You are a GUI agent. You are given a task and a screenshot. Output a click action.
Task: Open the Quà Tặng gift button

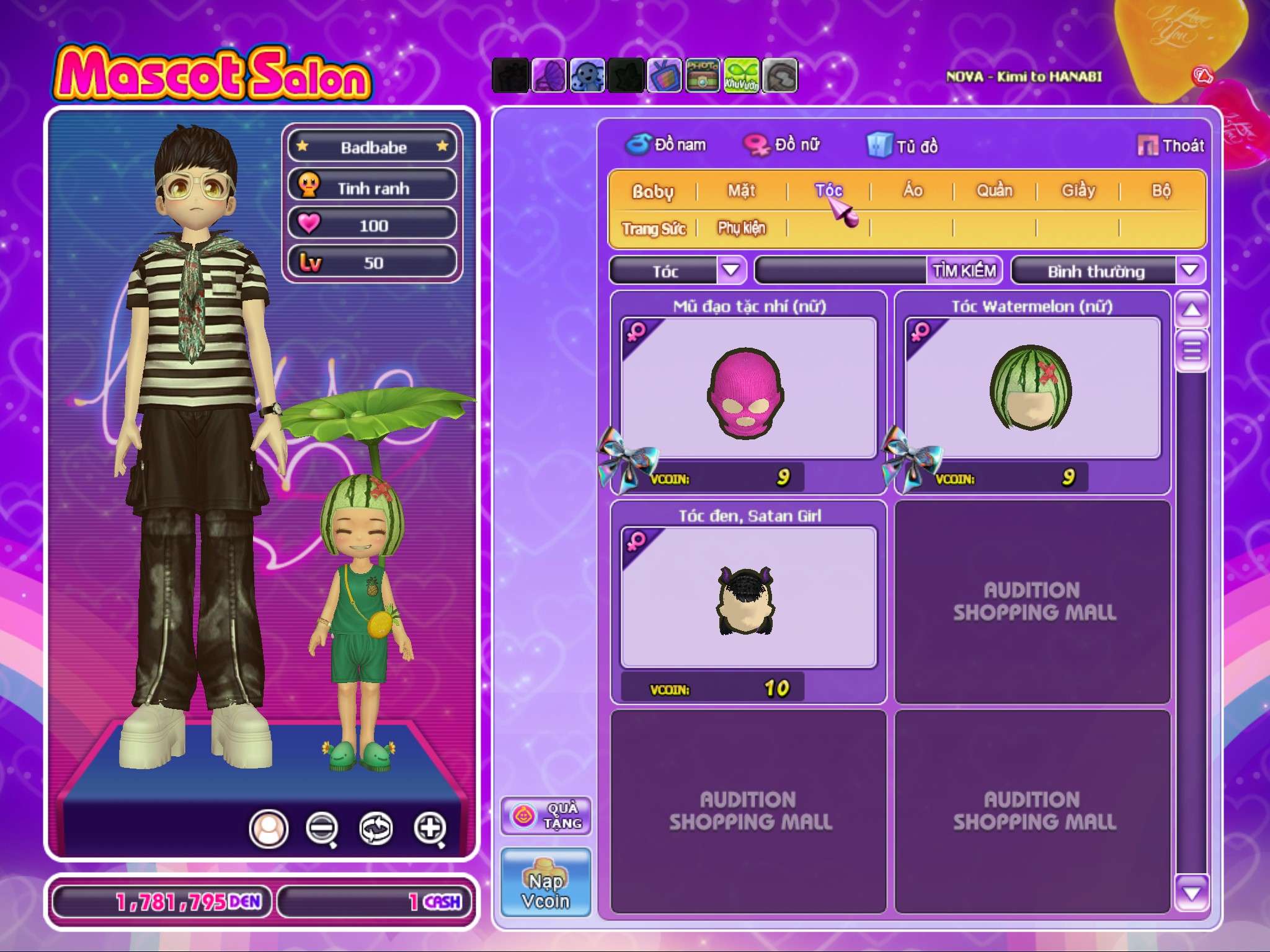point(546,816)
